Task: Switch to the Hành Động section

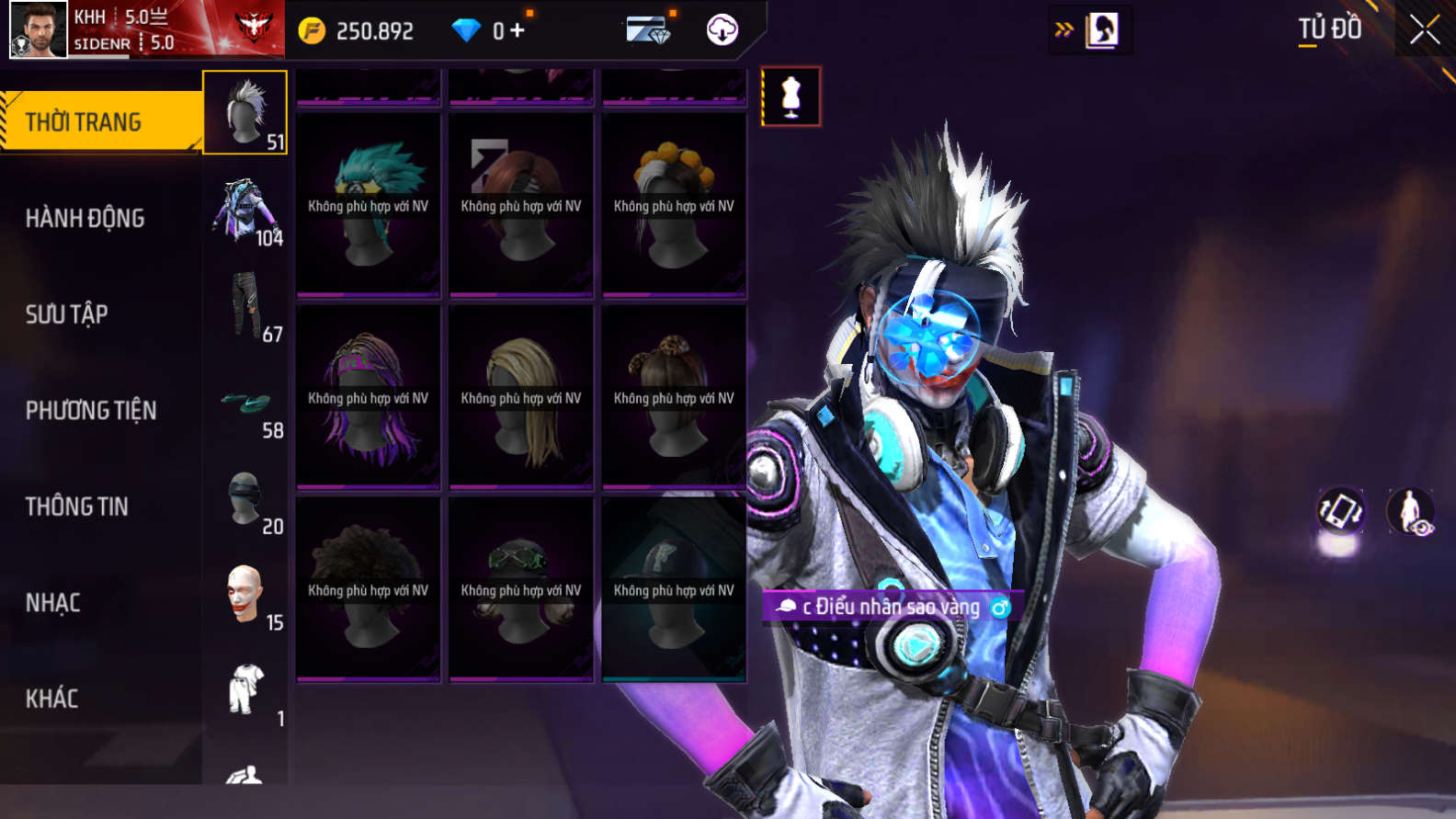Action: [85, 218]
